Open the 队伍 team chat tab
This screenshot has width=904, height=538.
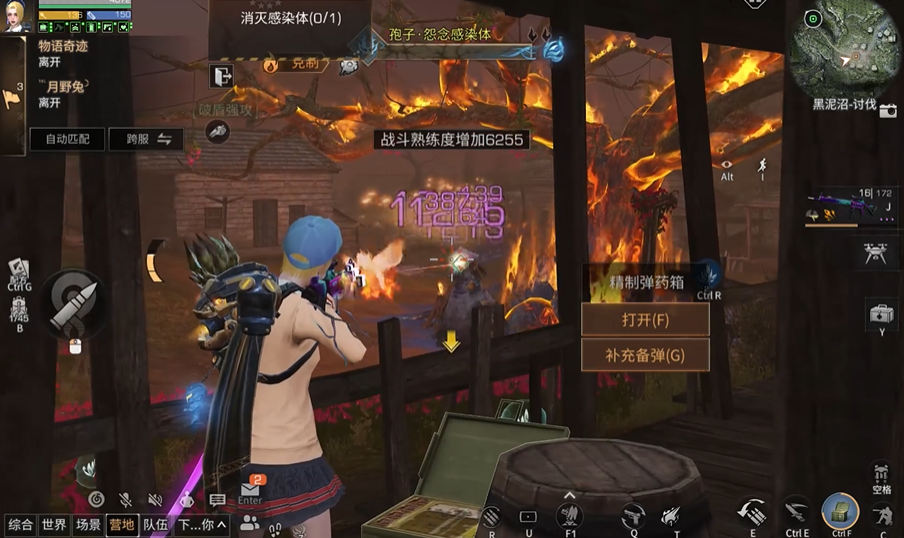pyautogui.click(x=155, y=524)
